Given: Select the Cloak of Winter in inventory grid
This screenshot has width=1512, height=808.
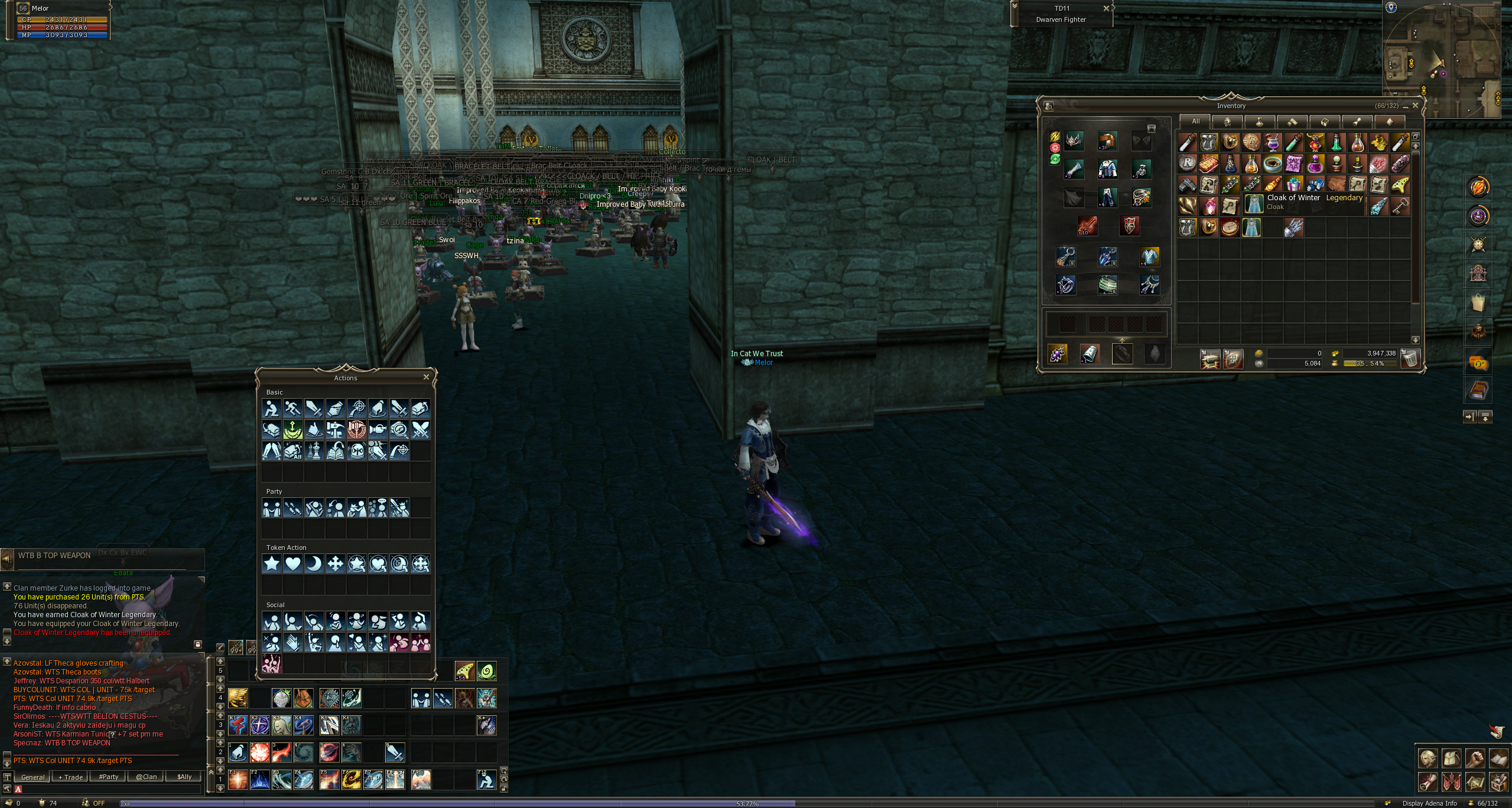Looking at the screenshot, I should (1251, 227).
